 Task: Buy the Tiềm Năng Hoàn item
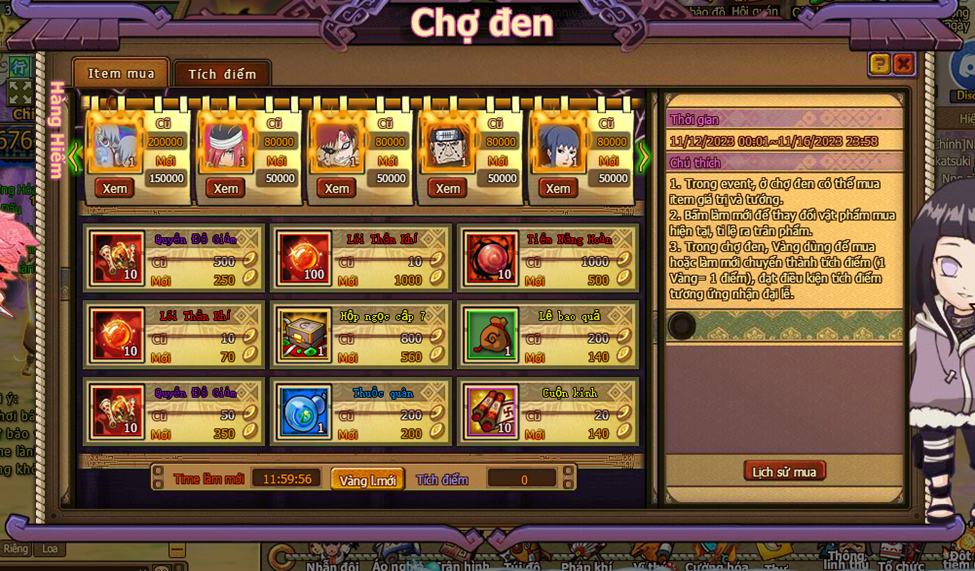click(490, 258)
